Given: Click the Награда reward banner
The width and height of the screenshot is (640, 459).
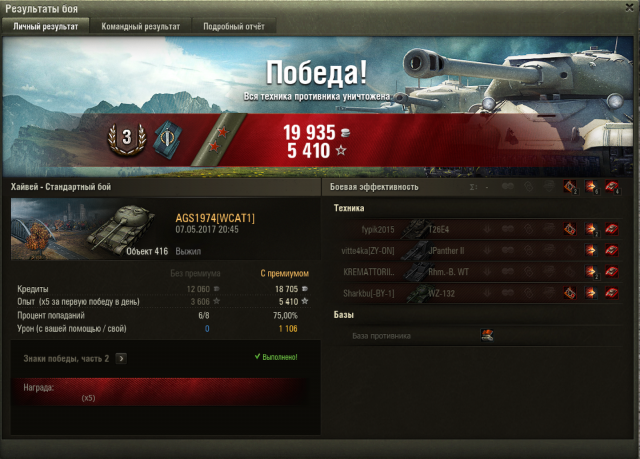Looking at the screenshot, I should [x=160, y=391].
